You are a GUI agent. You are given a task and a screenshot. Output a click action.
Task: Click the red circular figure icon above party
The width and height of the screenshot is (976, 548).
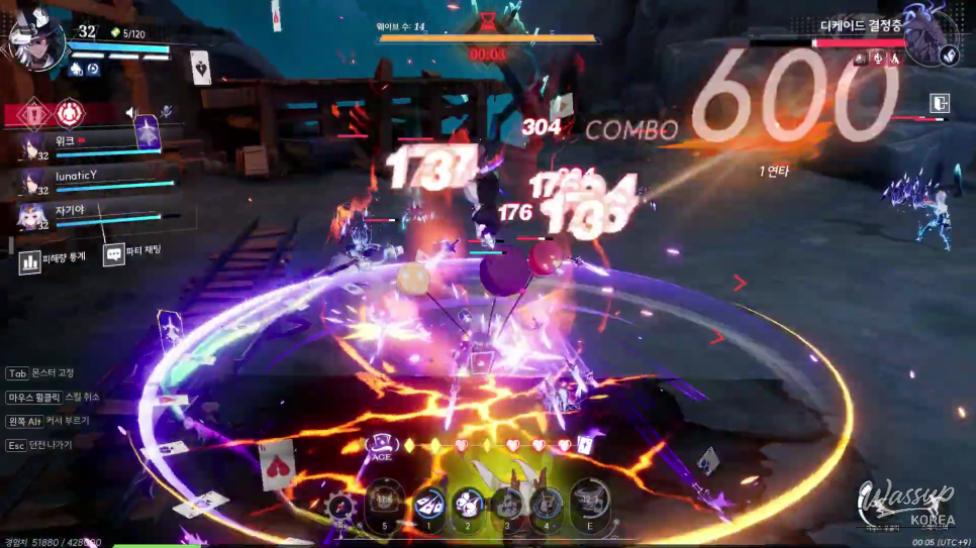click(x=68, y=113)
